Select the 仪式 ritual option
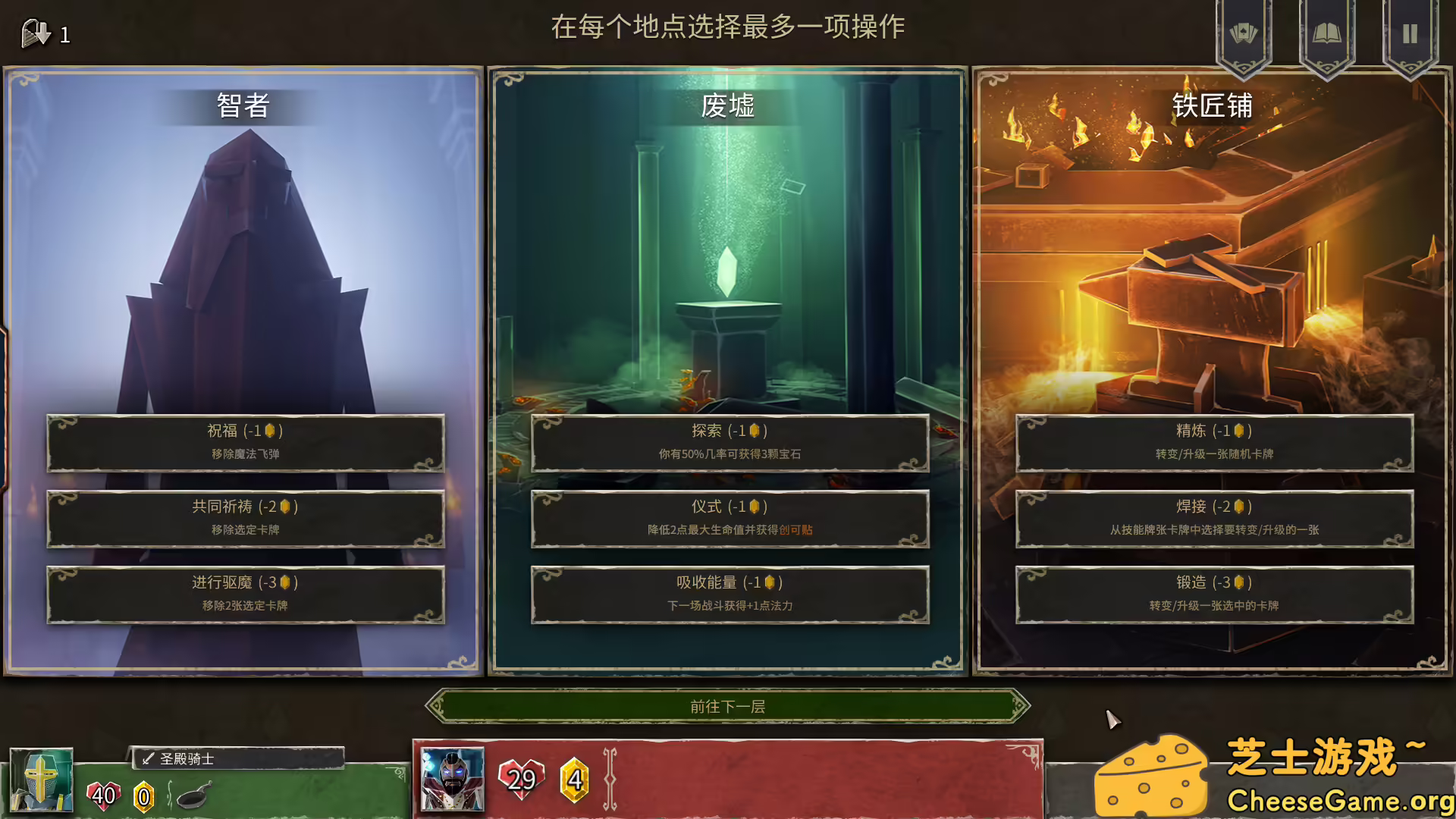Screen dimensions: 1456x819 [x=730, y=518]
